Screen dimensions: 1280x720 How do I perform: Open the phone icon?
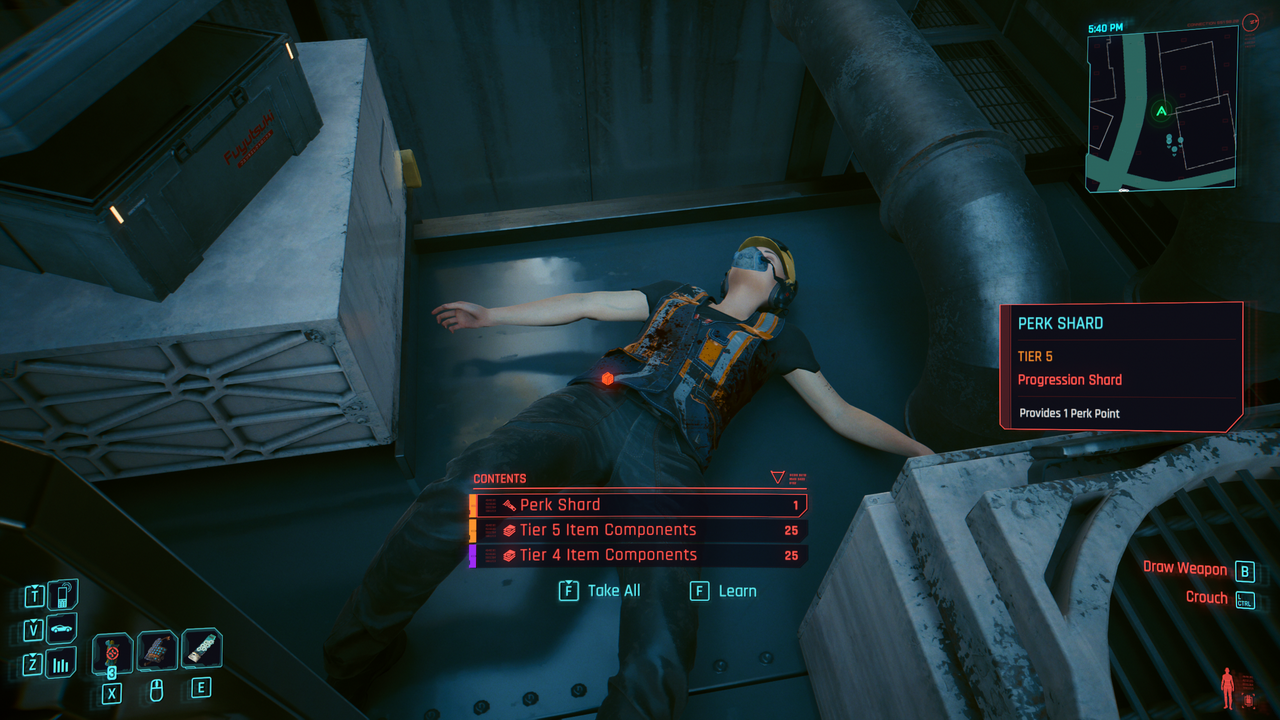point(62,596)
